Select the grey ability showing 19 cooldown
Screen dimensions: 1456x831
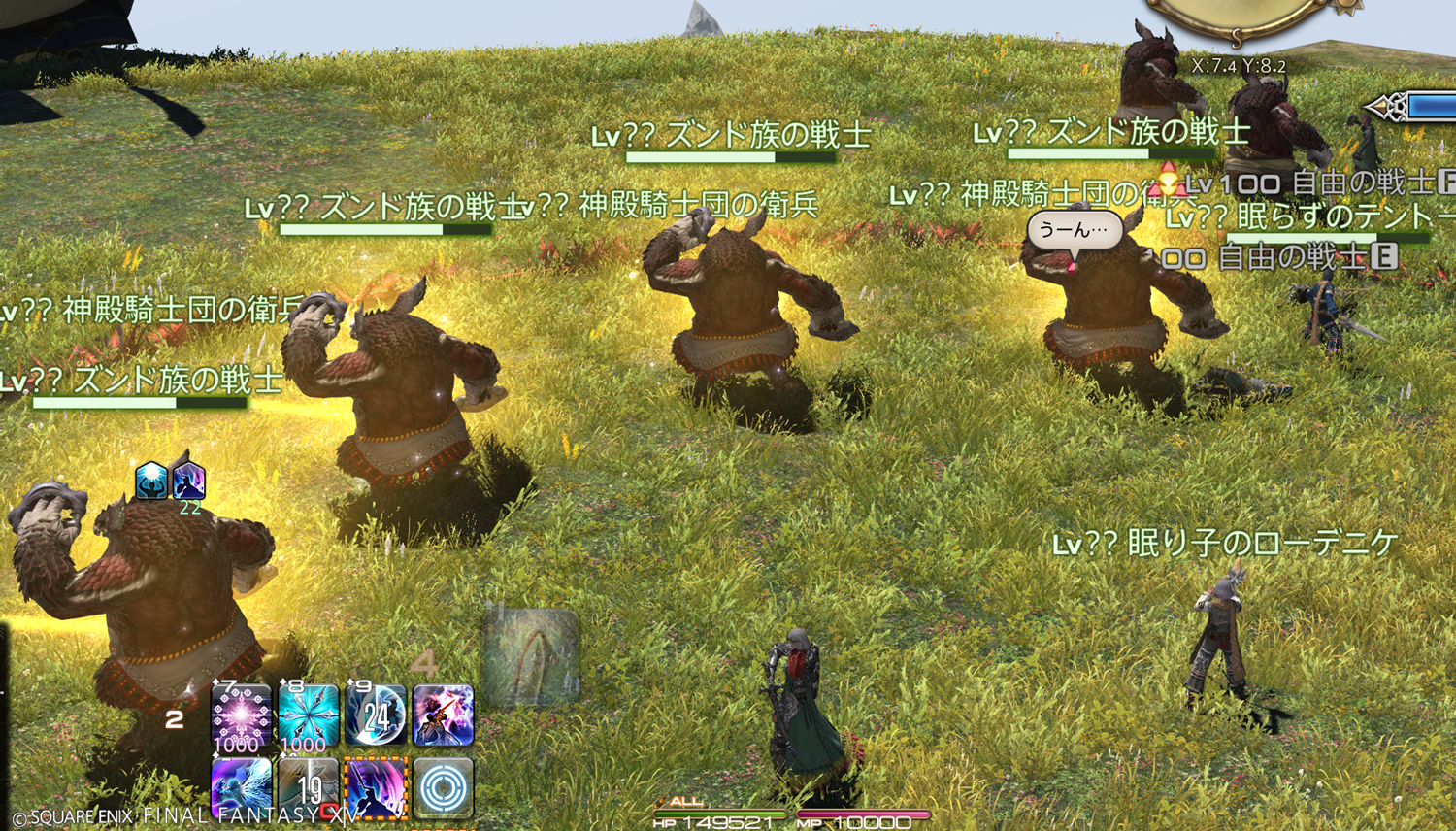[309, 787]
